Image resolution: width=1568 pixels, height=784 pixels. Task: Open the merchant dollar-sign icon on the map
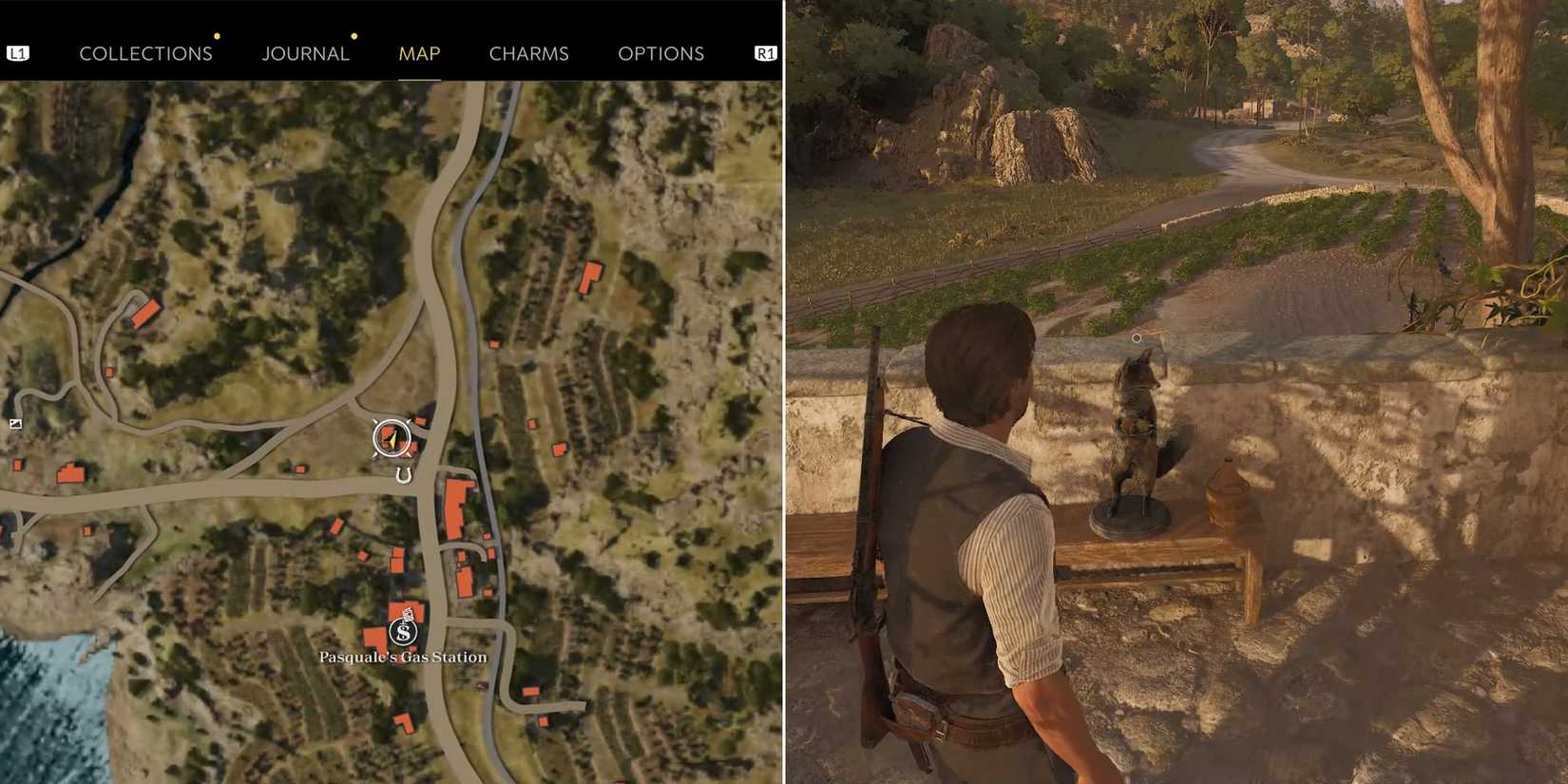point(403,630)
